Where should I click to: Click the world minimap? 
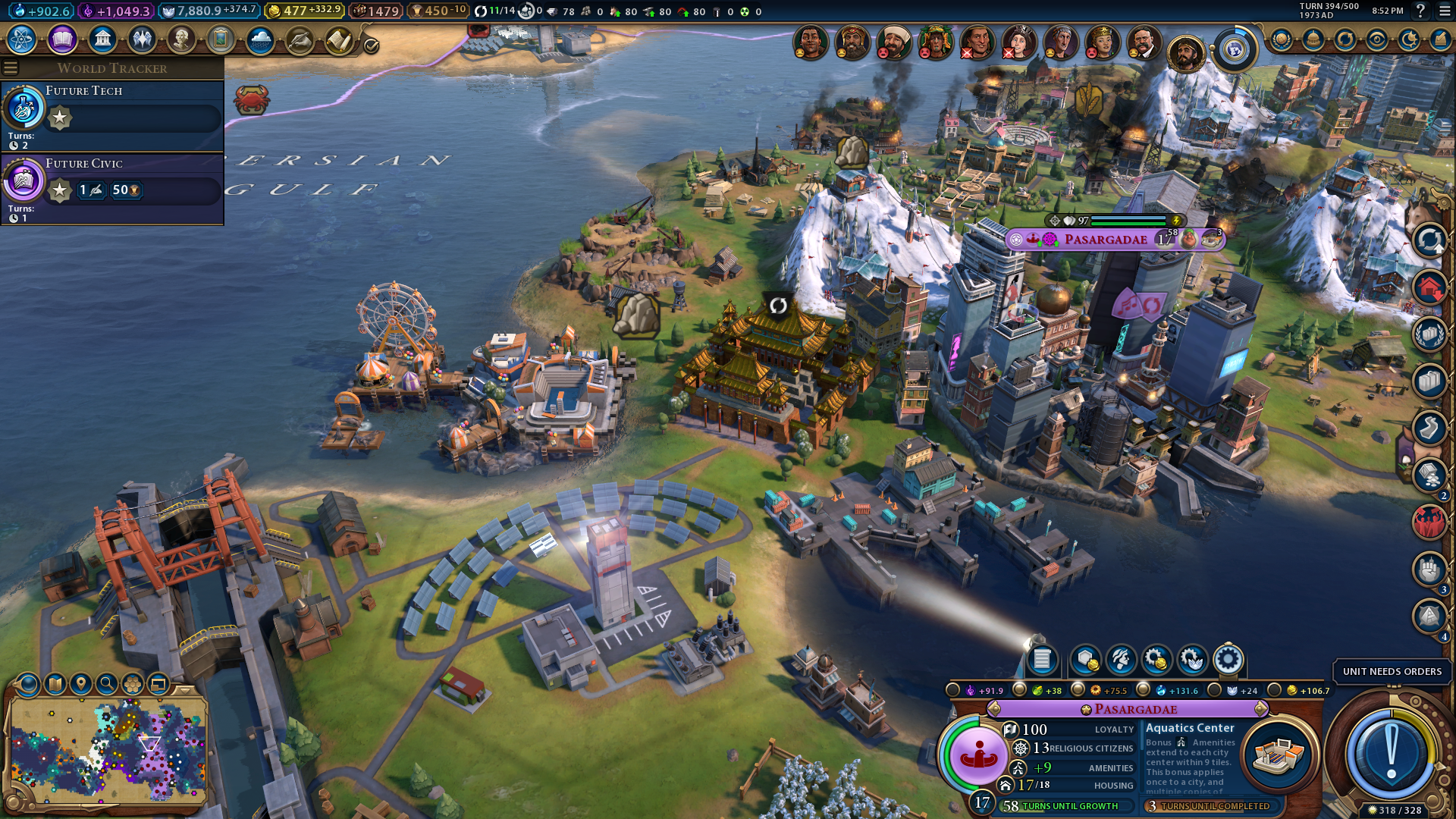tap(108, 751)
